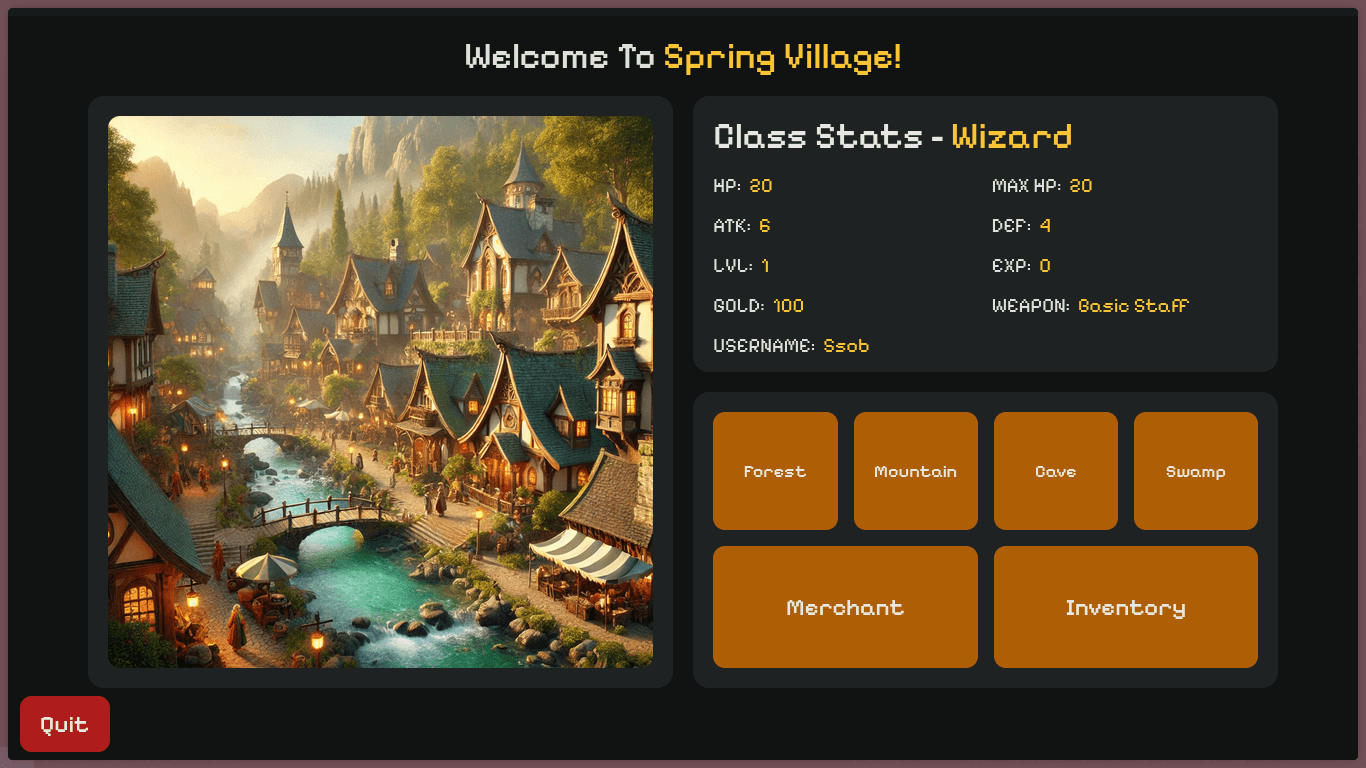
Task: Choose the Mountain destination
Action: (915, 471)
